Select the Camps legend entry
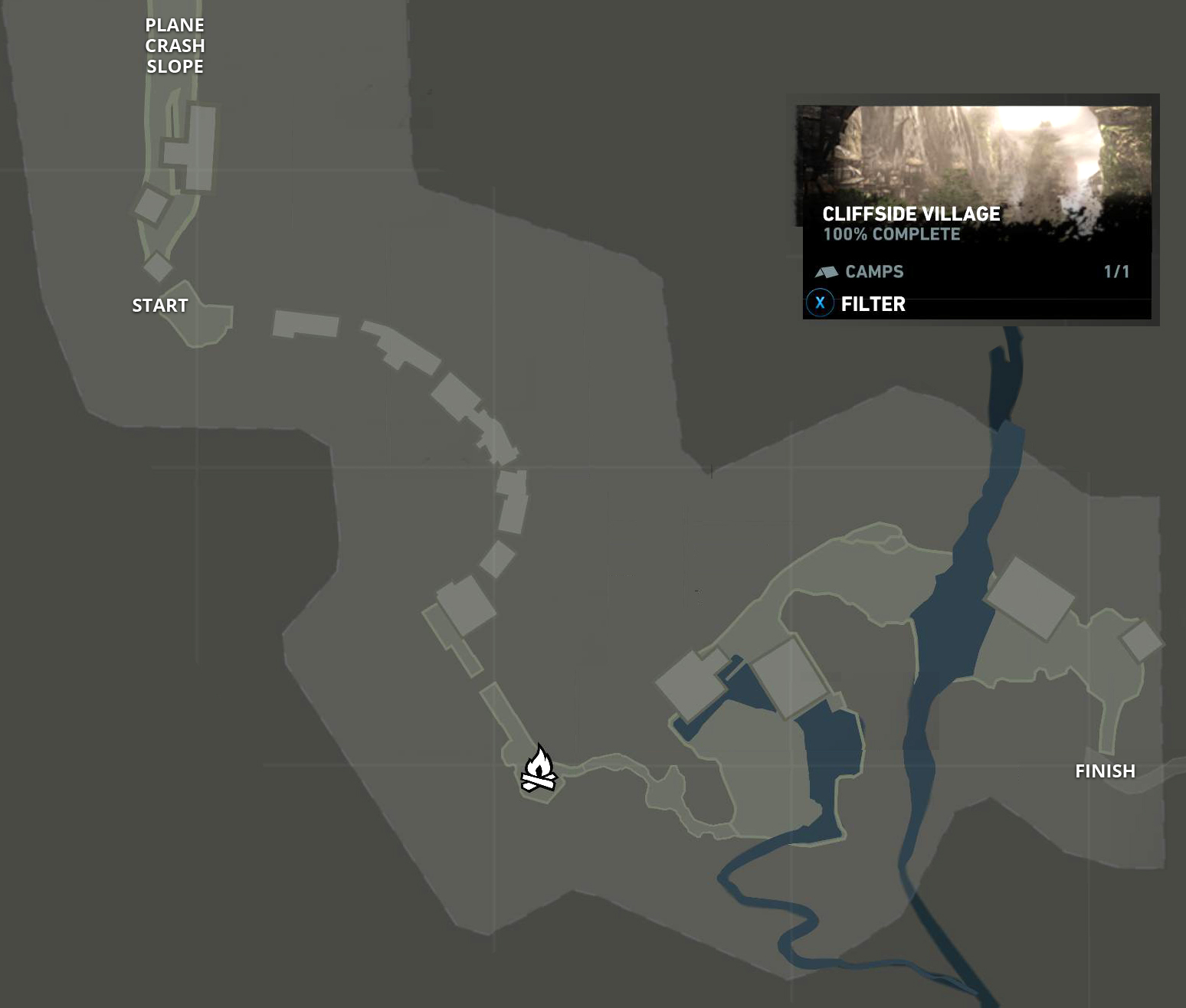This screenshot has height=1008, width=1186. pyautogui.click(x=873, y=272)
